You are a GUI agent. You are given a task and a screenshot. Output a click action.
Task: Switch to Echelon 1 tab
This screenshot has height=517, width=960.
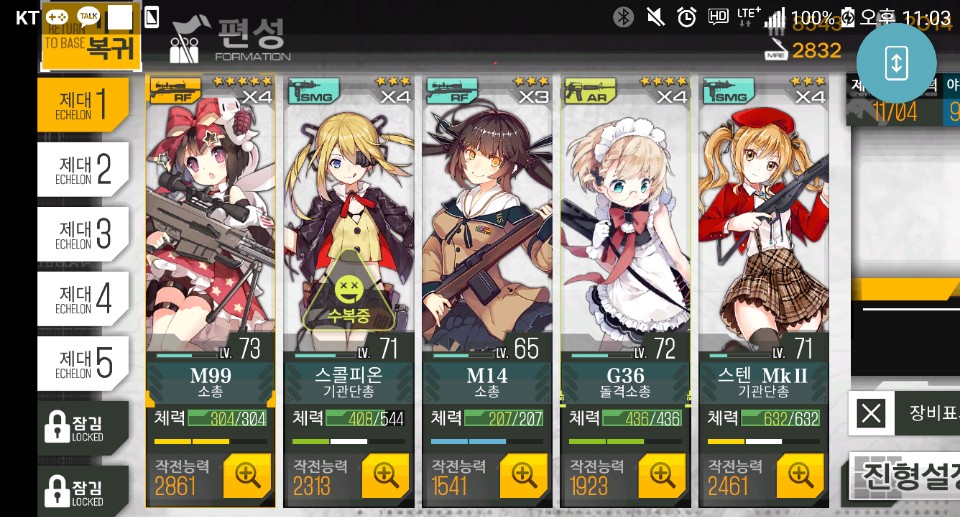tap(83, 103)
